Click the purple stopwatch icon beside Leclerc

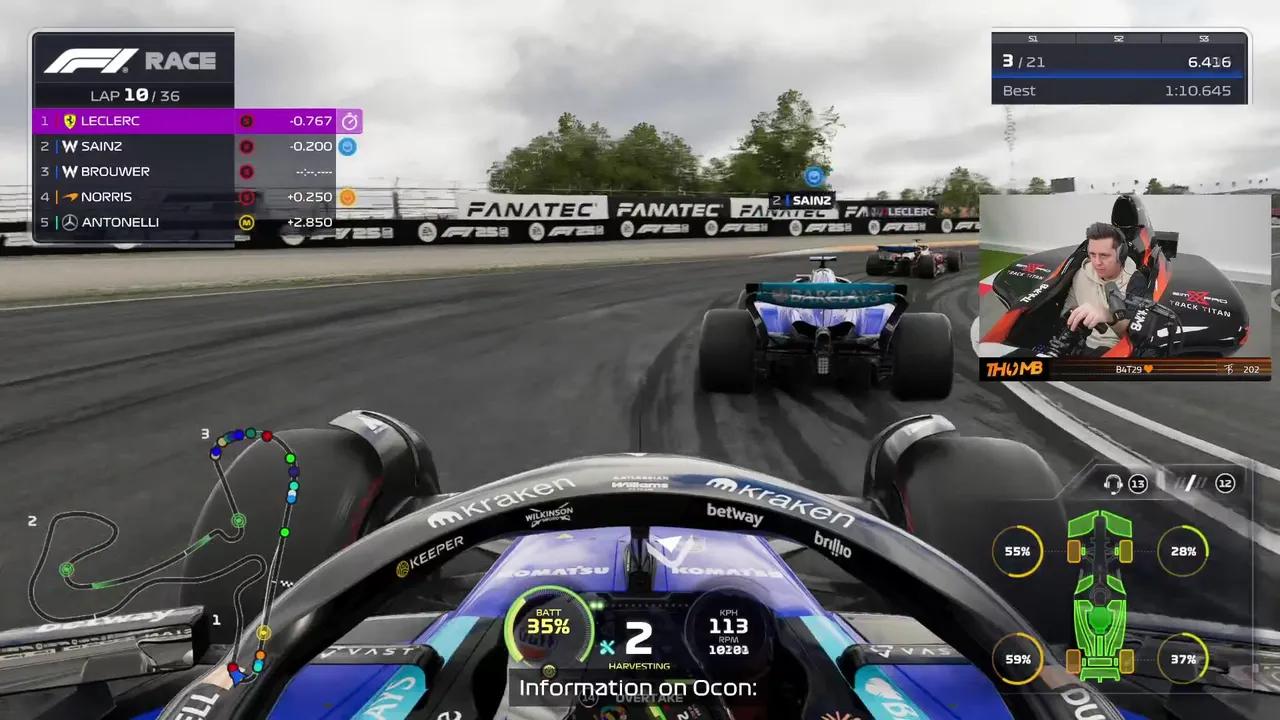pyautogui.click(x=349, y=121)
